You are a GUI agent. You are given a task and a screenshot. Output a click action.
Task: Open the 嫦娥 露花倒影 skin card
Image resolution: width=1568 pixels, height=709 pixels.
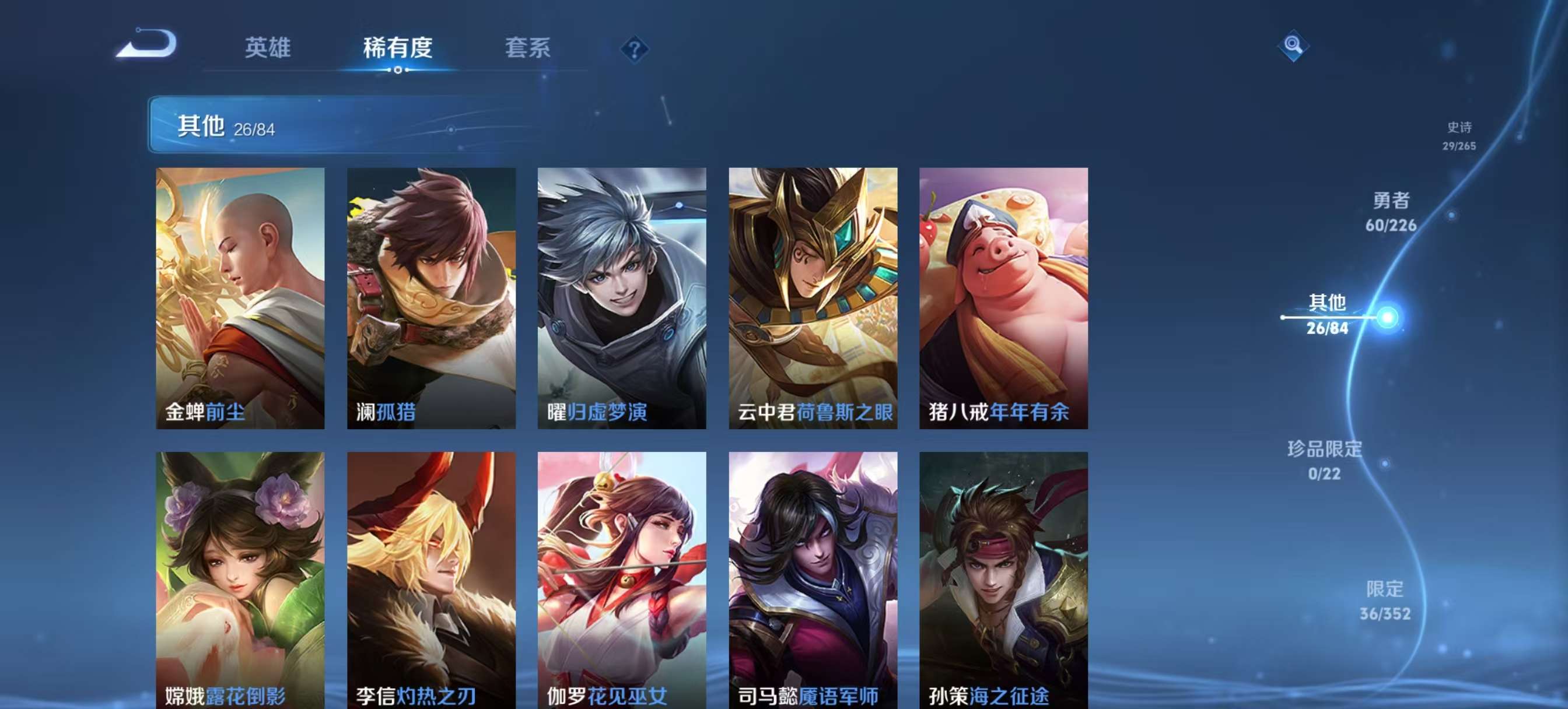(240, 578)
